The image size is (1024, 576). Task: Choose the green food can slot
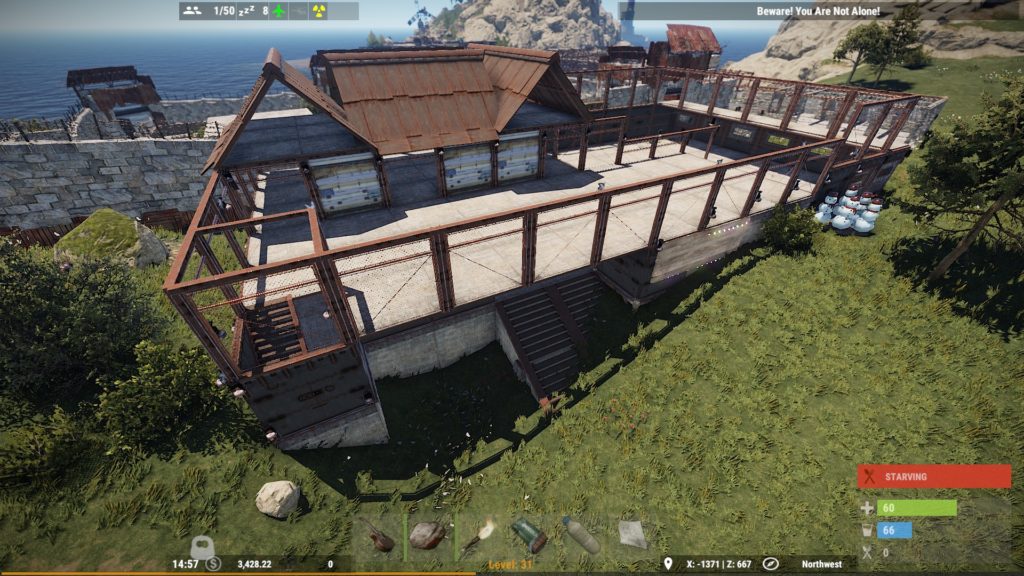tap(530, 535)
